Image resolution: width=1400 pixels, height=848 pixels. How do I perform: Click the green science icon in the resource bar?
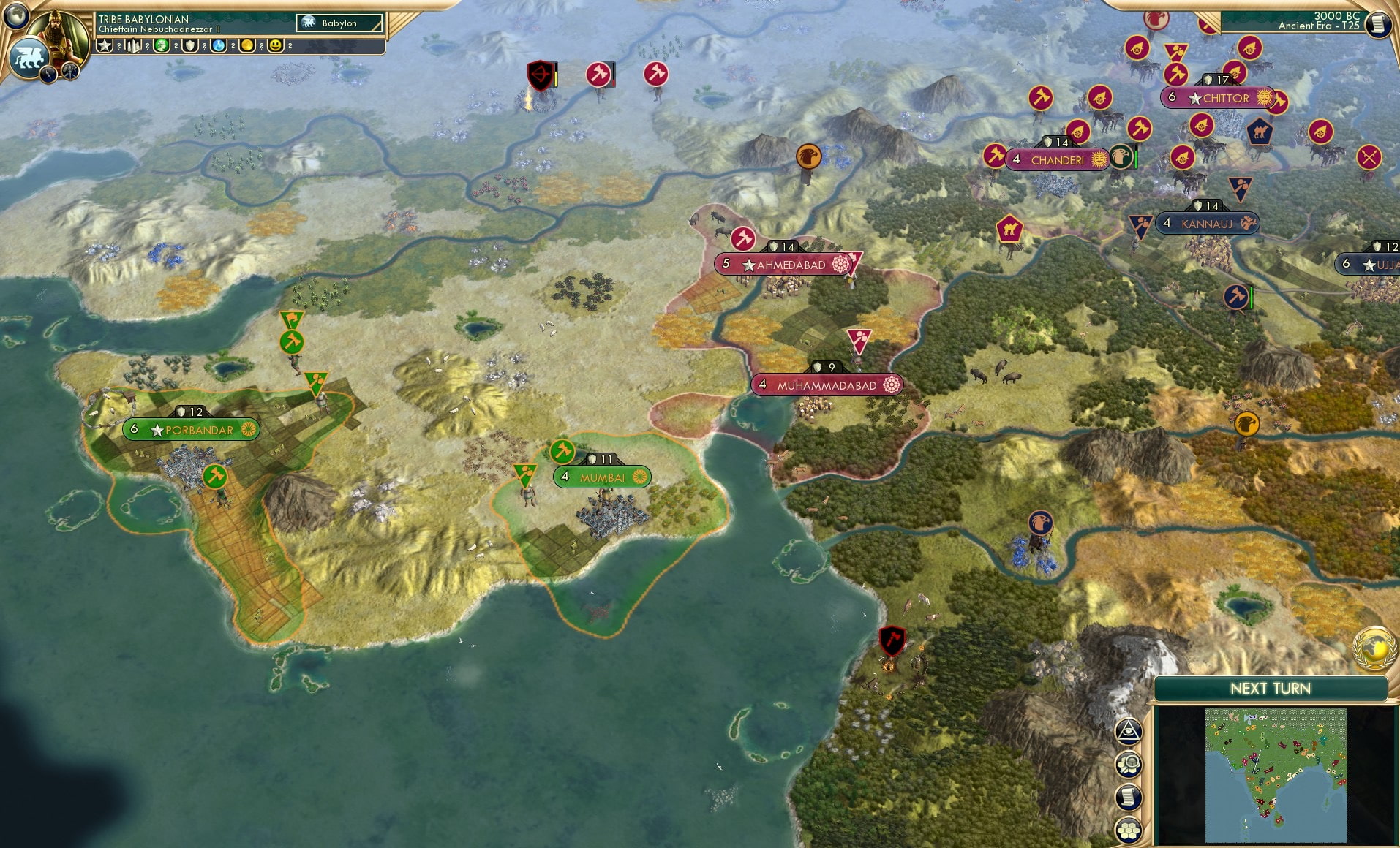[161, 46]
